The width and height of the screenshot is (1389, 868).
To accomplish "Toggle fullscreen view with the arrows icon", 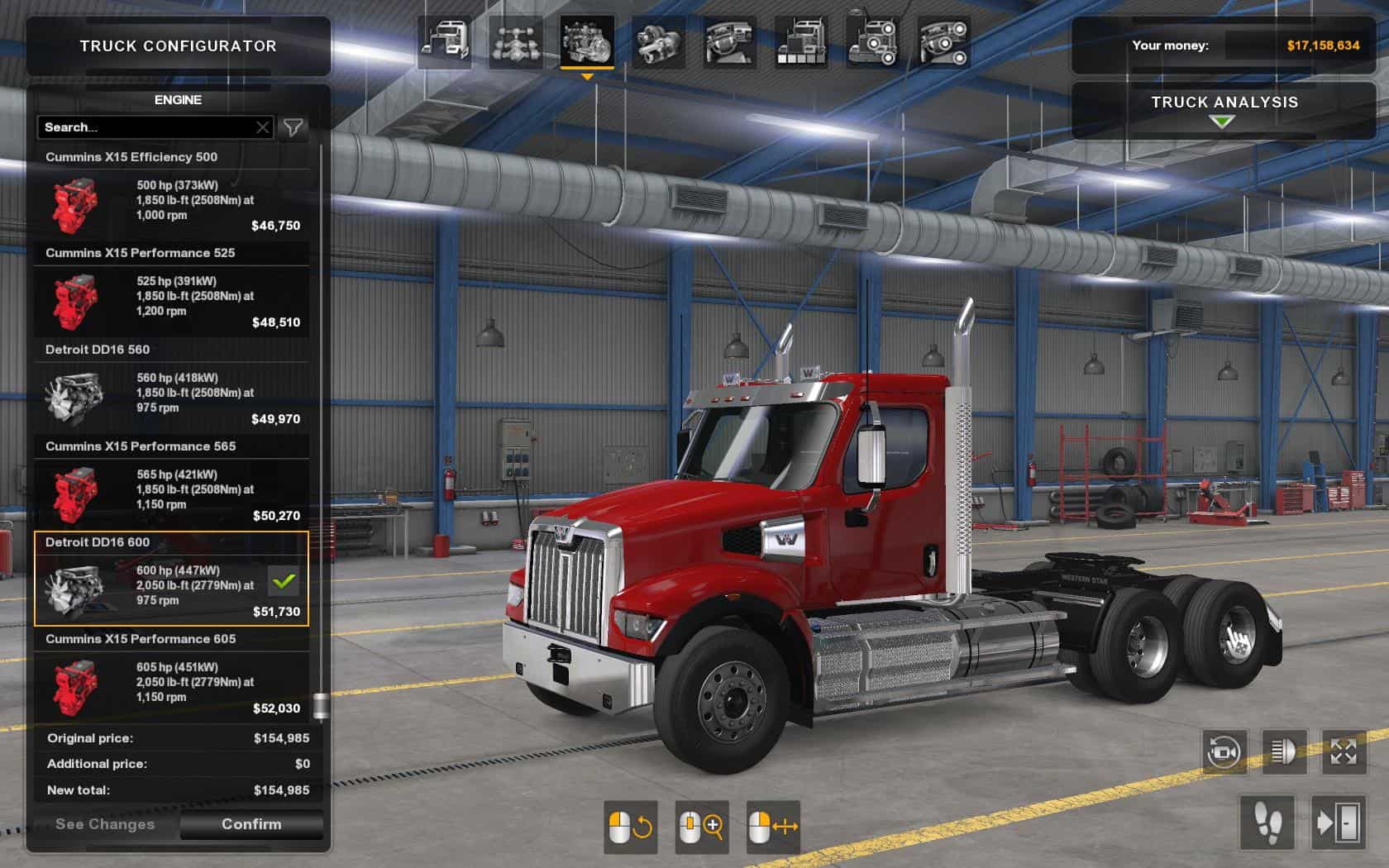I will click(x=1344, y=752).
